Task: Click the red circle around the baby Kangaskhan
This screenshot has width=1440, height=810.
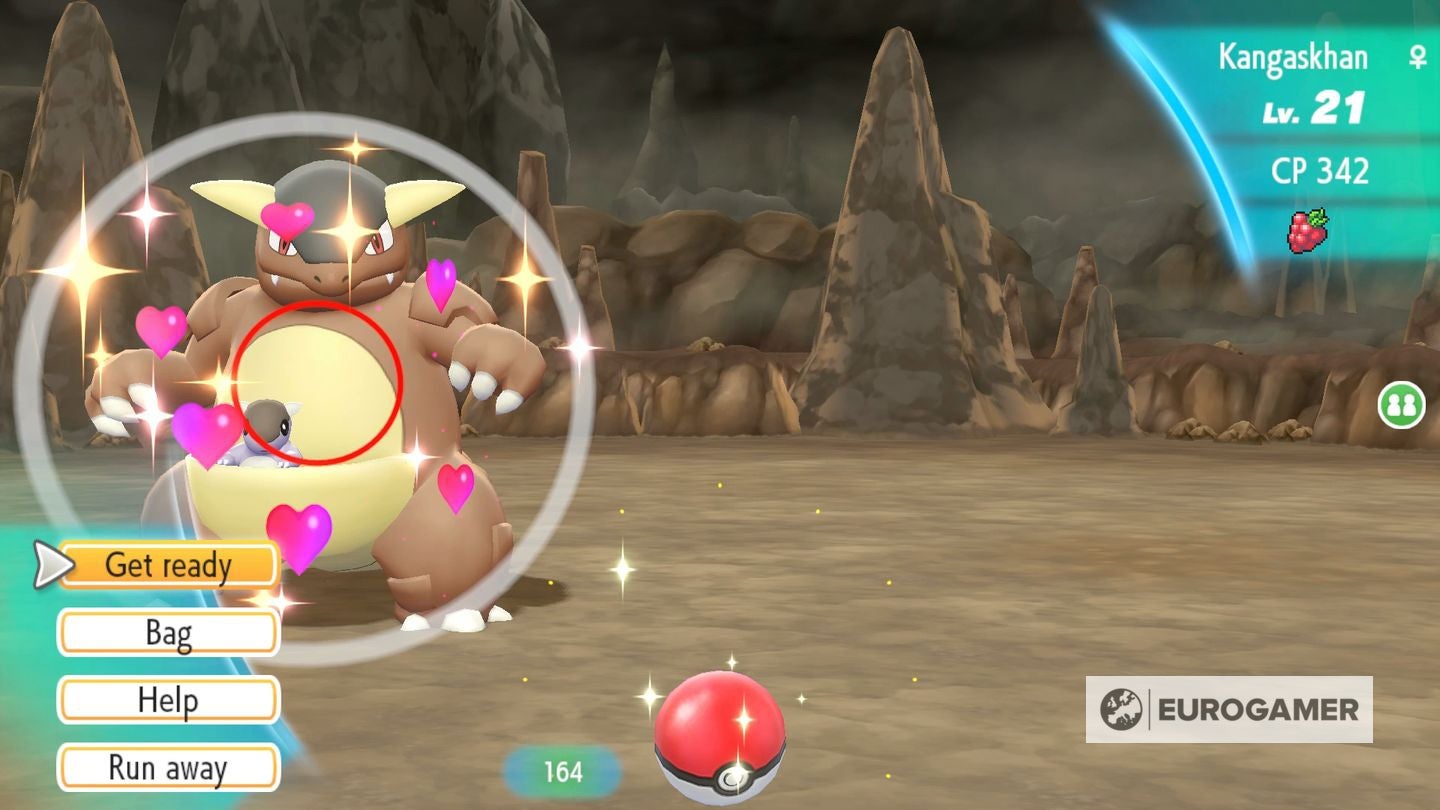Action: click(x=320, y=380)
